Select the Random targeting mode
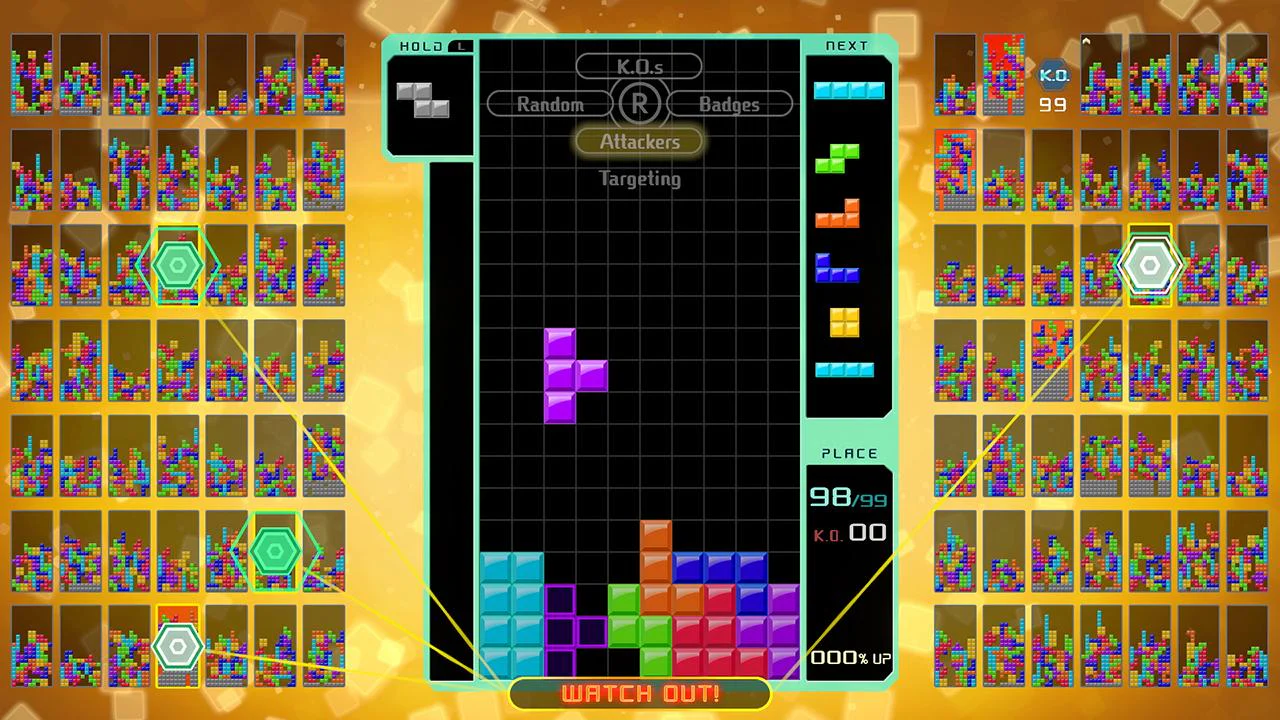The width and height of the screenshot is (1280, 720). tap(550, 104)
